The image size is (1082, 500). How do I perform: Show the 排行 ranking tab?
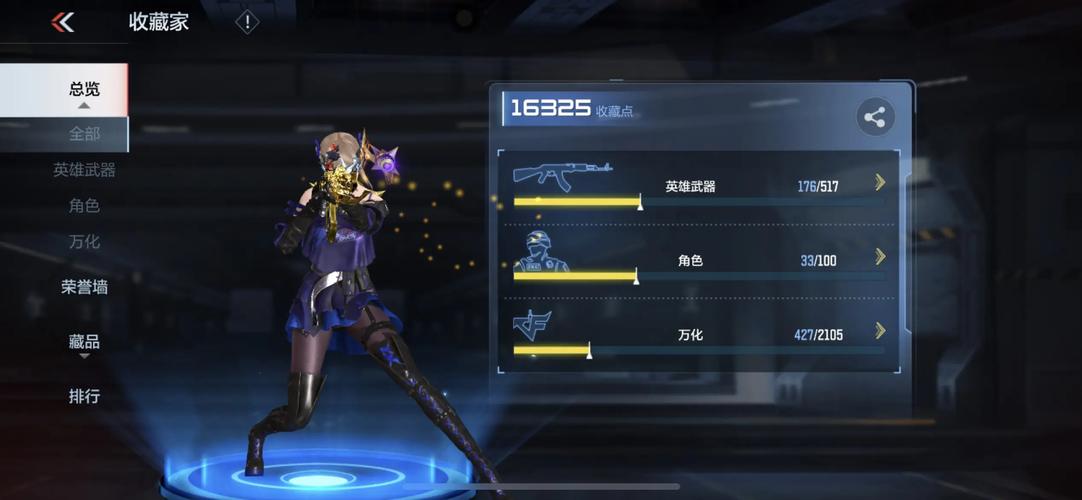coord(84,396)
